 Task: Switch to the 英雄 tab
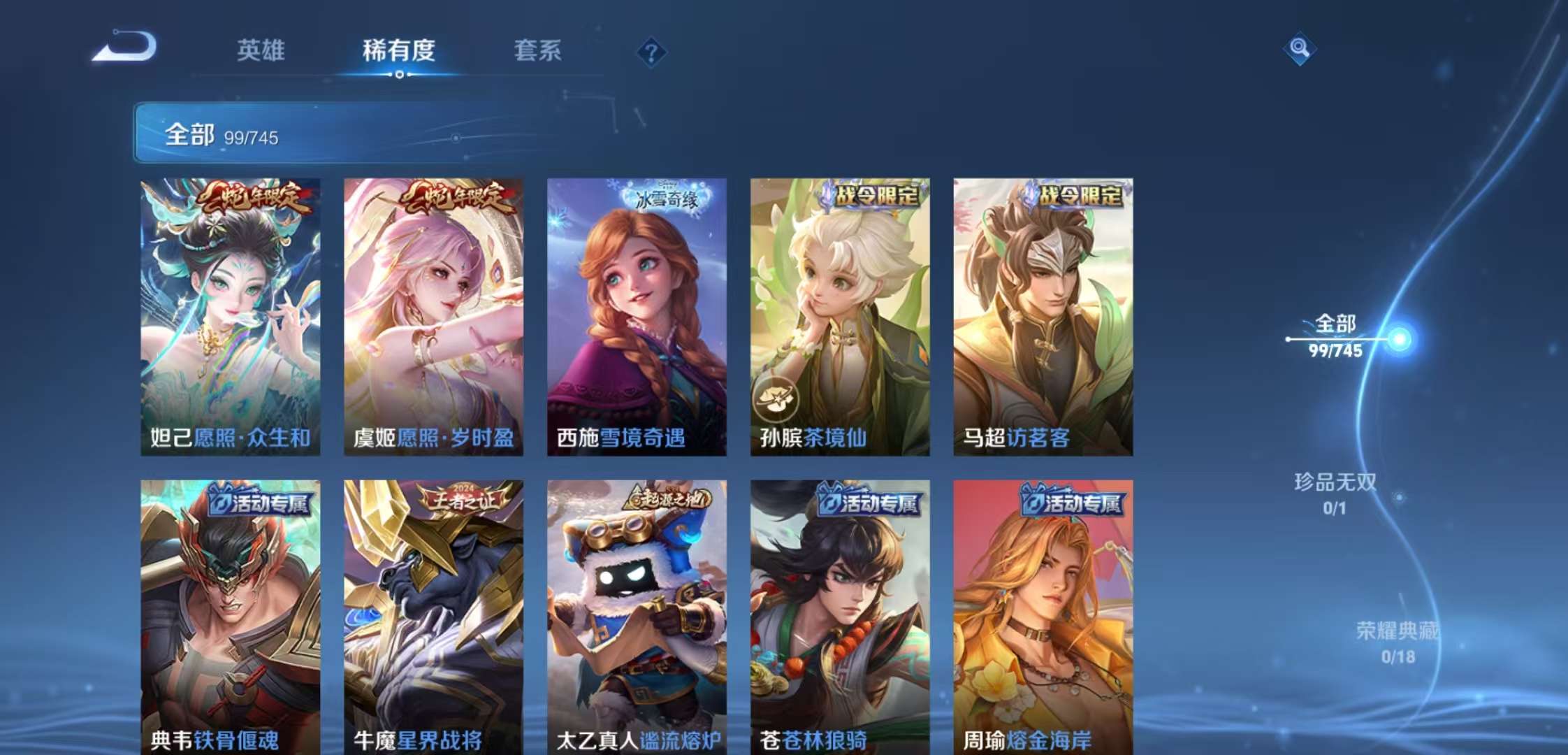coord(262,50)
